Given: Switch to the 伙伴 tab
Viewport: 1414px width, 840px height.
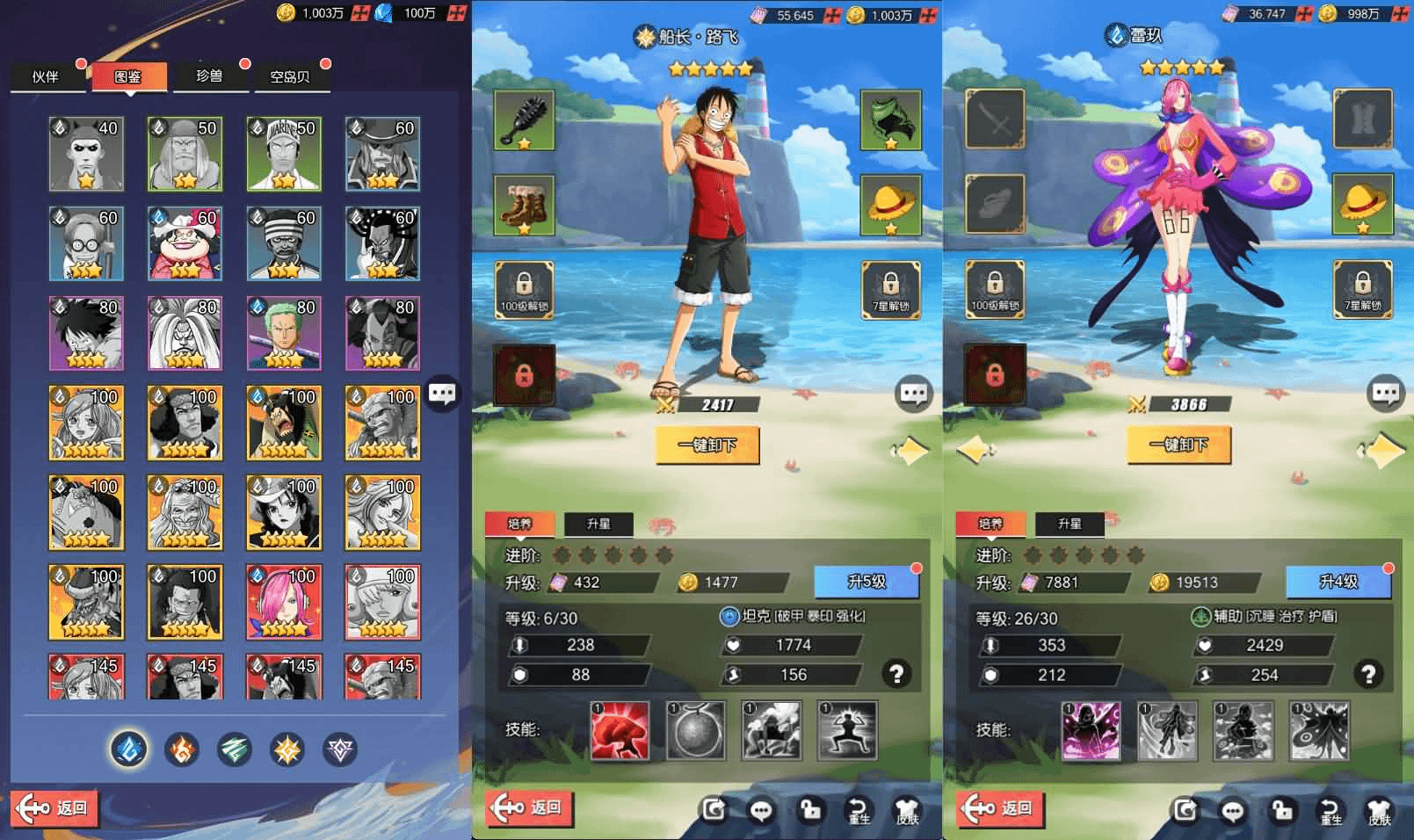Looking at the screenshot, I should click(x=46, y=77).
